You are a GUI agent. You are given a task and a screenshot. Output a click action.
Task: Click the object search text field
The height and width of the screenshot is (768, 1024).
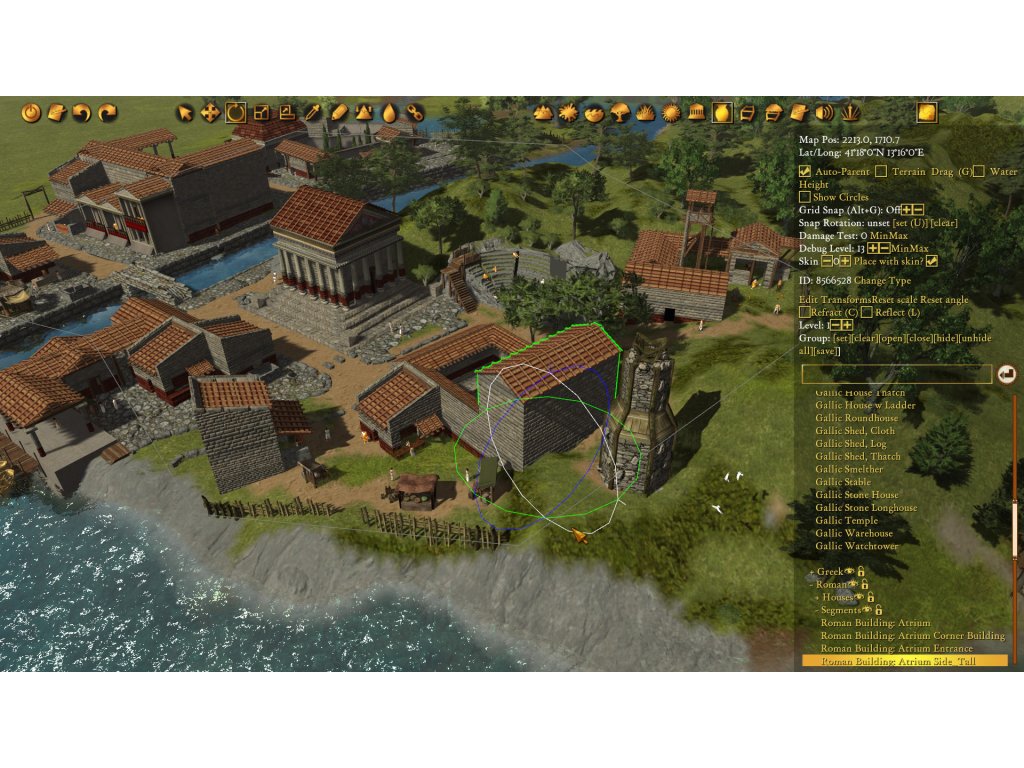coord(896,374)
